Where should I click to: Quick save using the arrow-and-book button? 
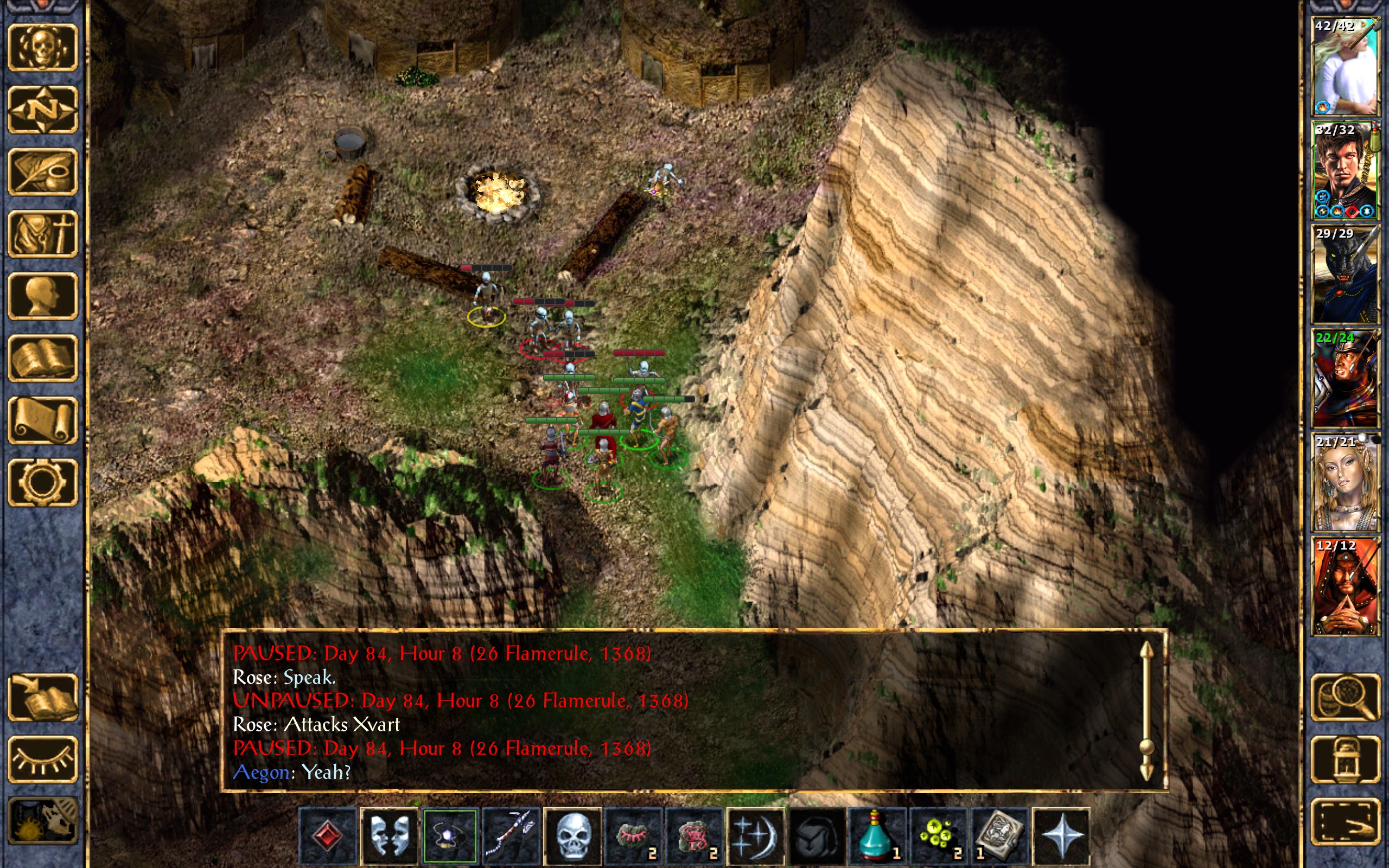(x=42, y=697)
